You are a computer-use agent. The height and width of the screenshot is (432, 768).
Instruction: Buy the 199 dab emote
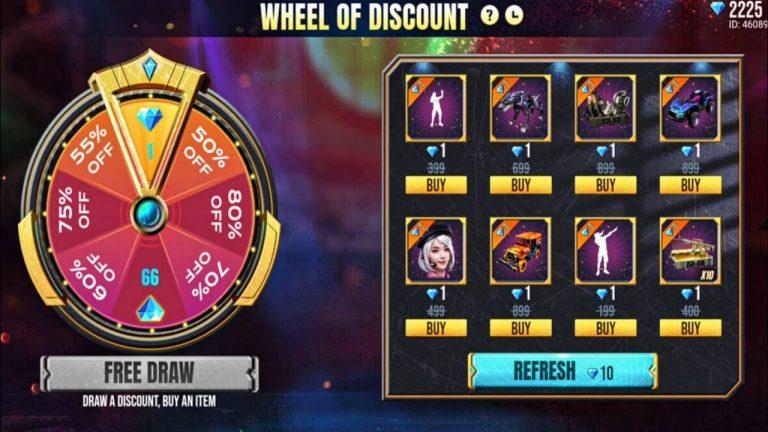(605, 328)
